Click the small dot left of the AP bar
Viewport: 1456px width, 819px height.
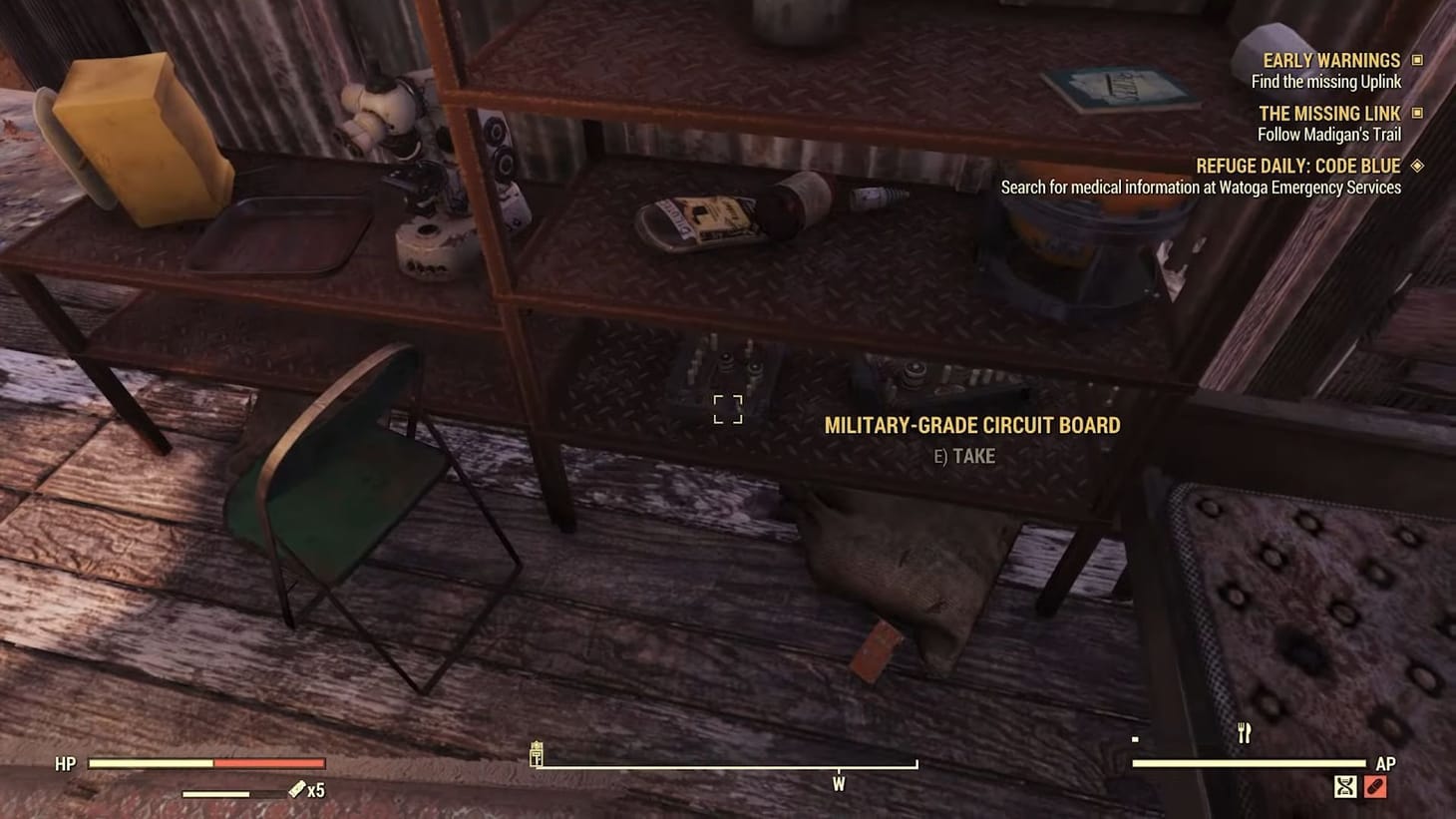click(x=1134, y=739)
